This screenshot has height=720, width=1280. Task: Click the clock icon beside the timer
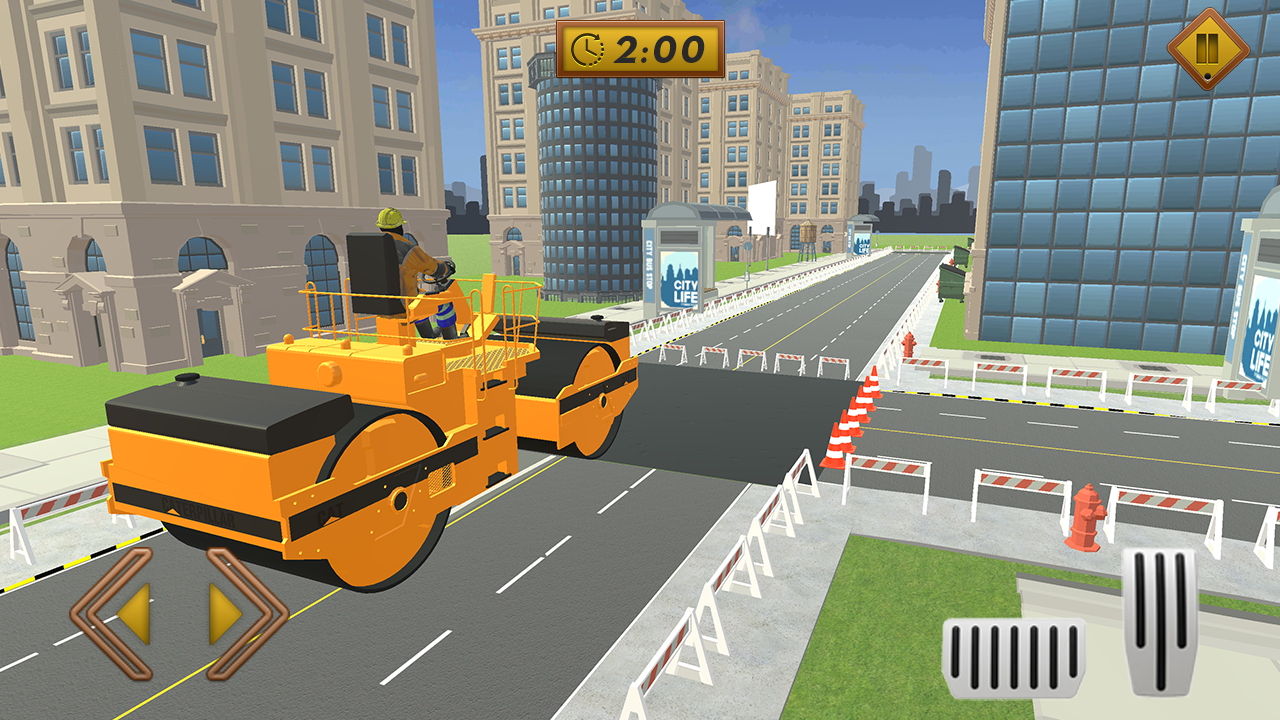coord(590,49)
